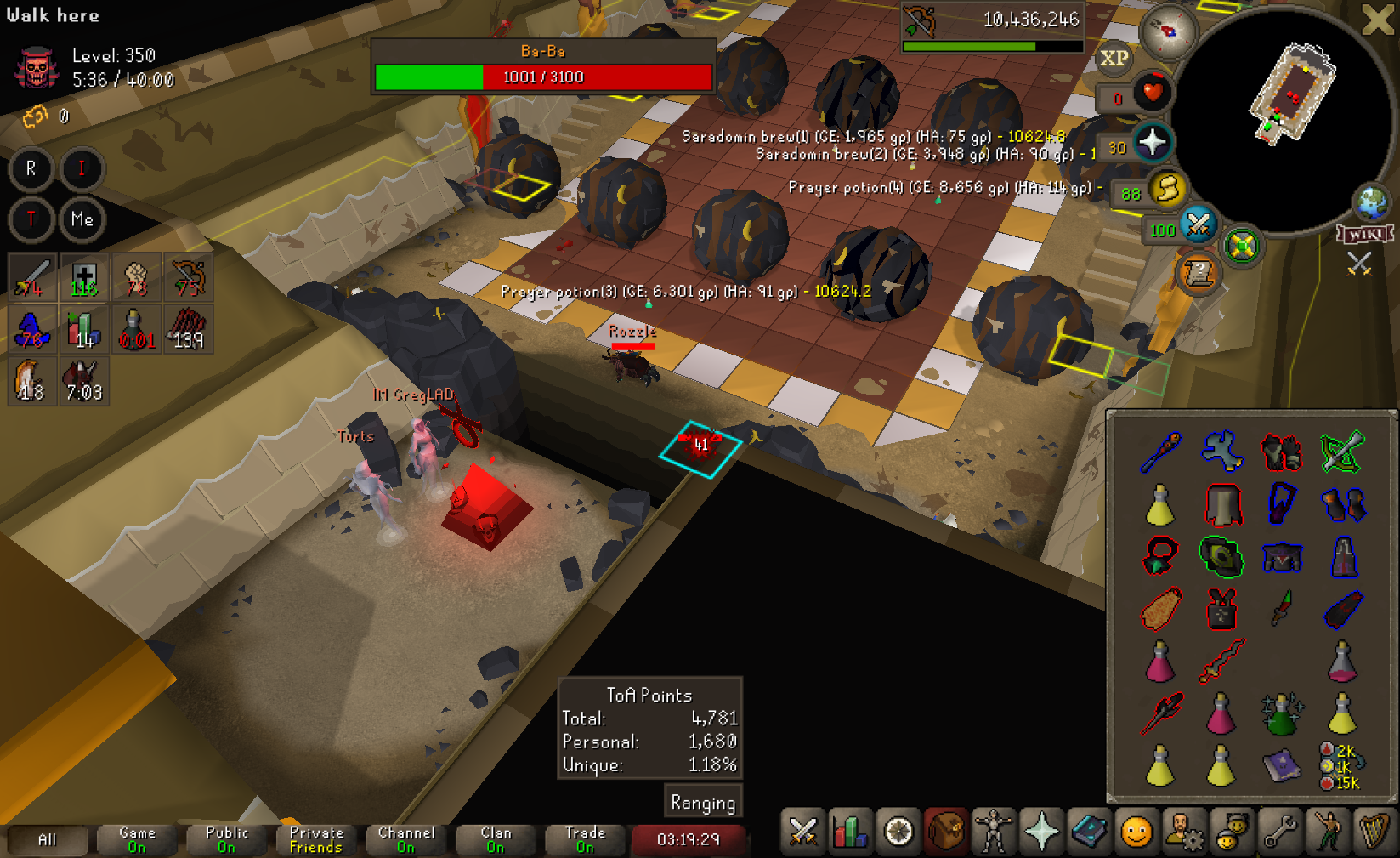1400x858 pixels.
Task: Open the world map globe
Action: [1372, 202]
